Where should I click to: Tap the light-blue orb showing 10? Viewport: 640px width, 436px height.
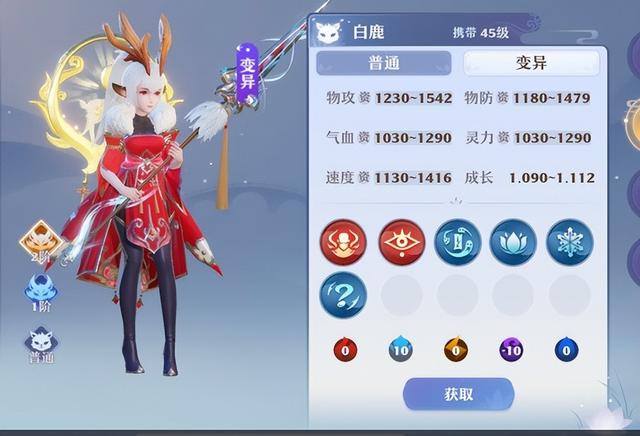[400, 350]
